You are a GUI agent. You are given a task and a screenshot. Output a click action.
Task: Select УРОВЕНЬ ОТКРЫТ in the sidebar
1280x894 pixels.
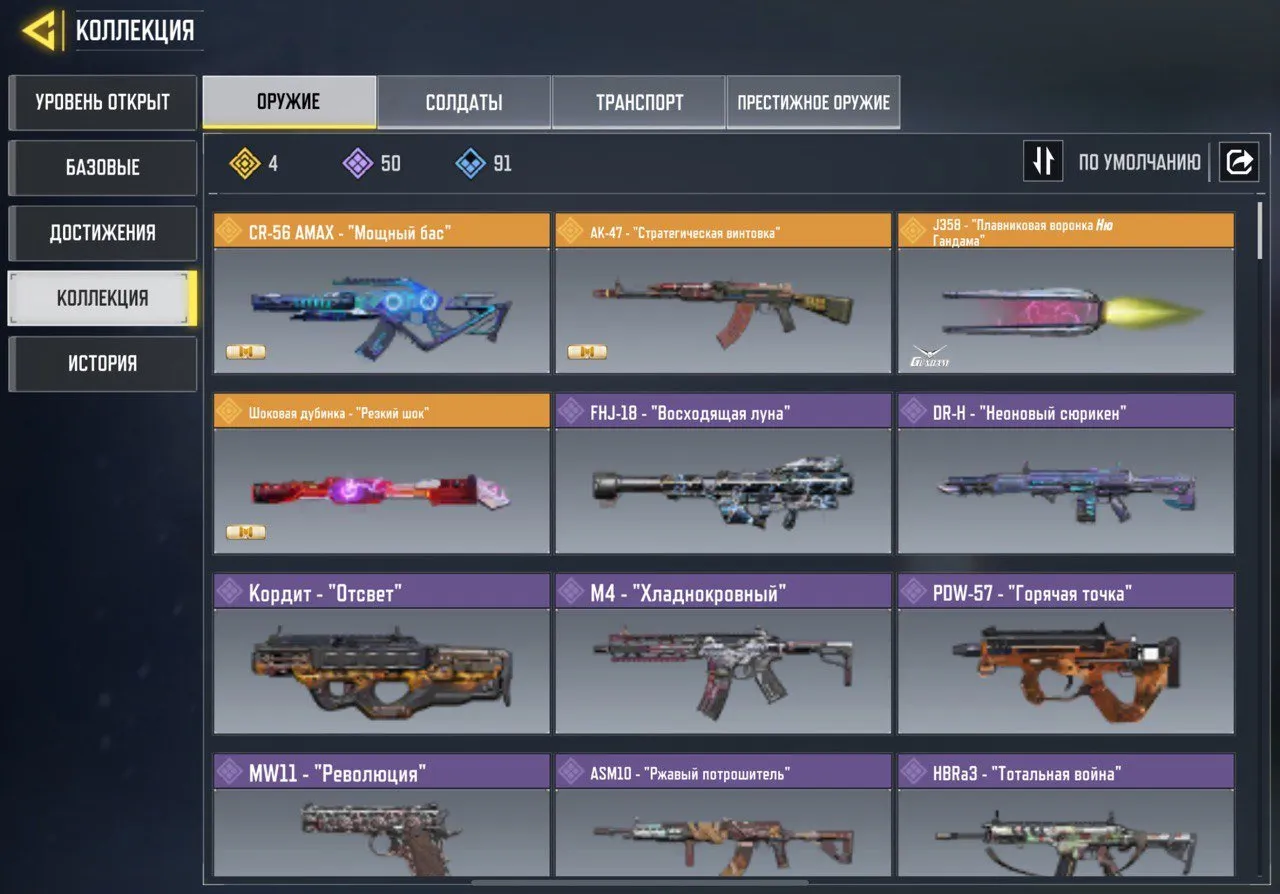coord(102,103)
